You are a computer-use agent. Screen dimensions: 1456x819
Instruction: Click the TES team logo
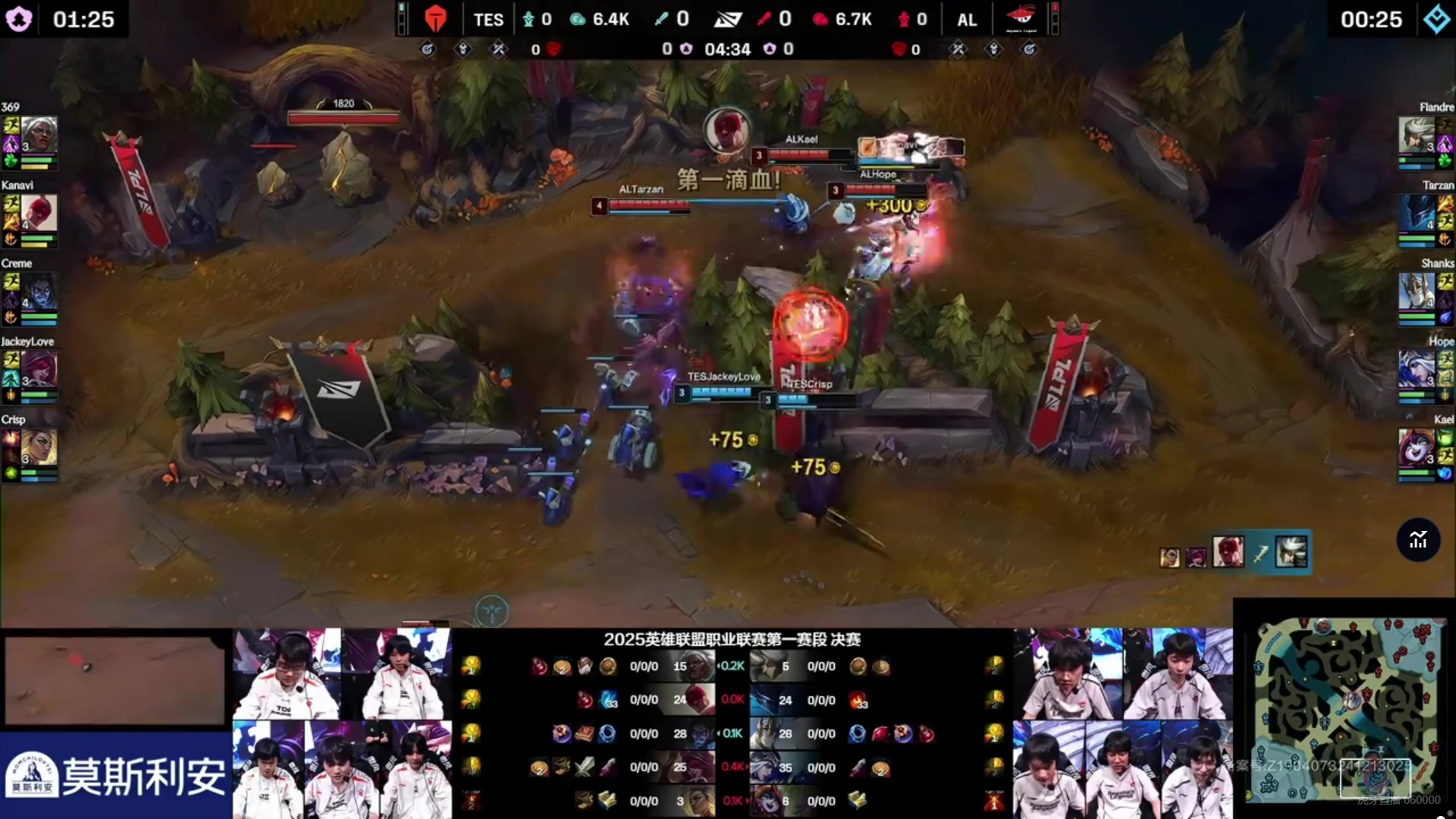pyautogui.click(x=435, y=19)
